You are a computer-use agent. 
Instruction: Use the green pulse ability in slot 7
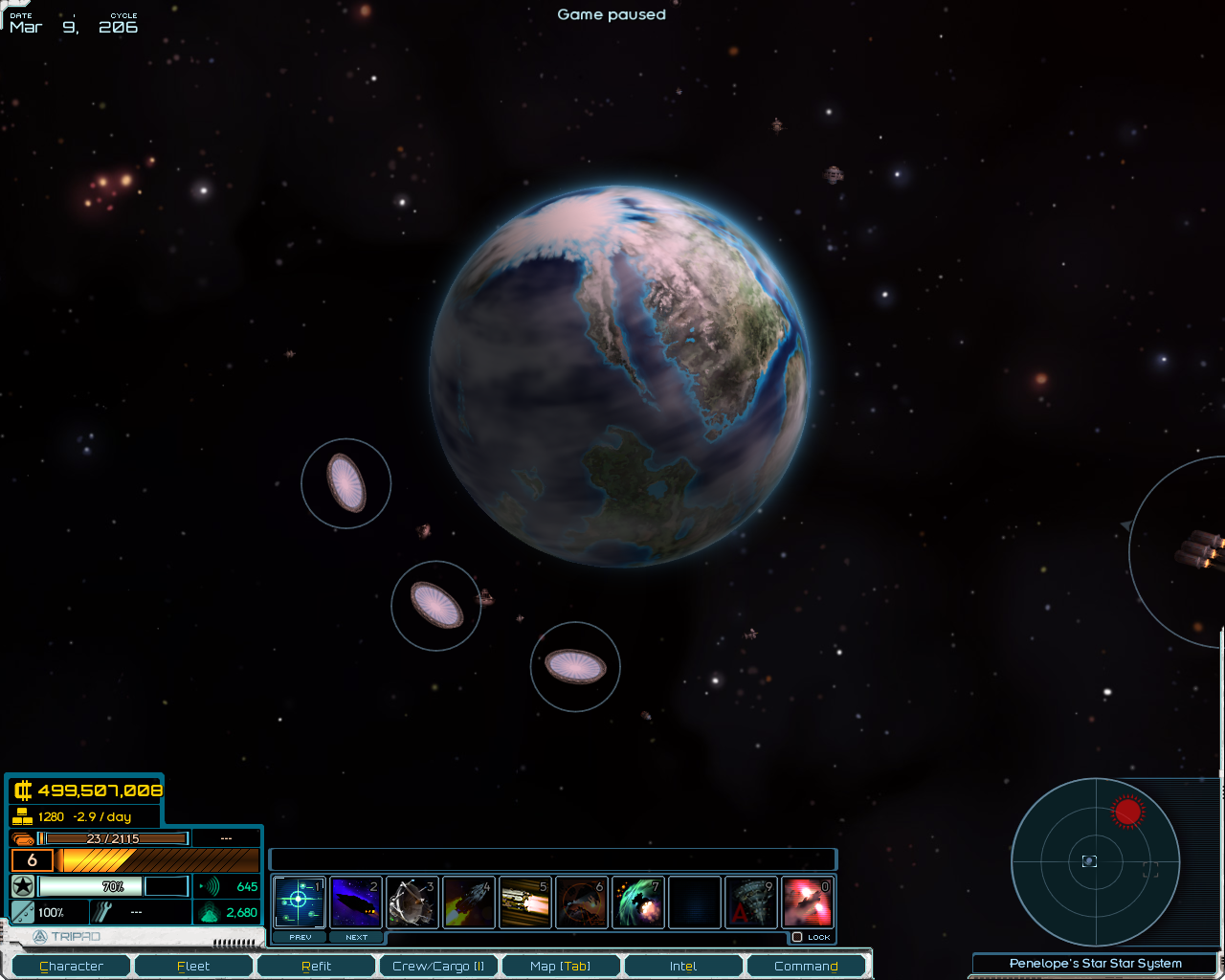637,902
